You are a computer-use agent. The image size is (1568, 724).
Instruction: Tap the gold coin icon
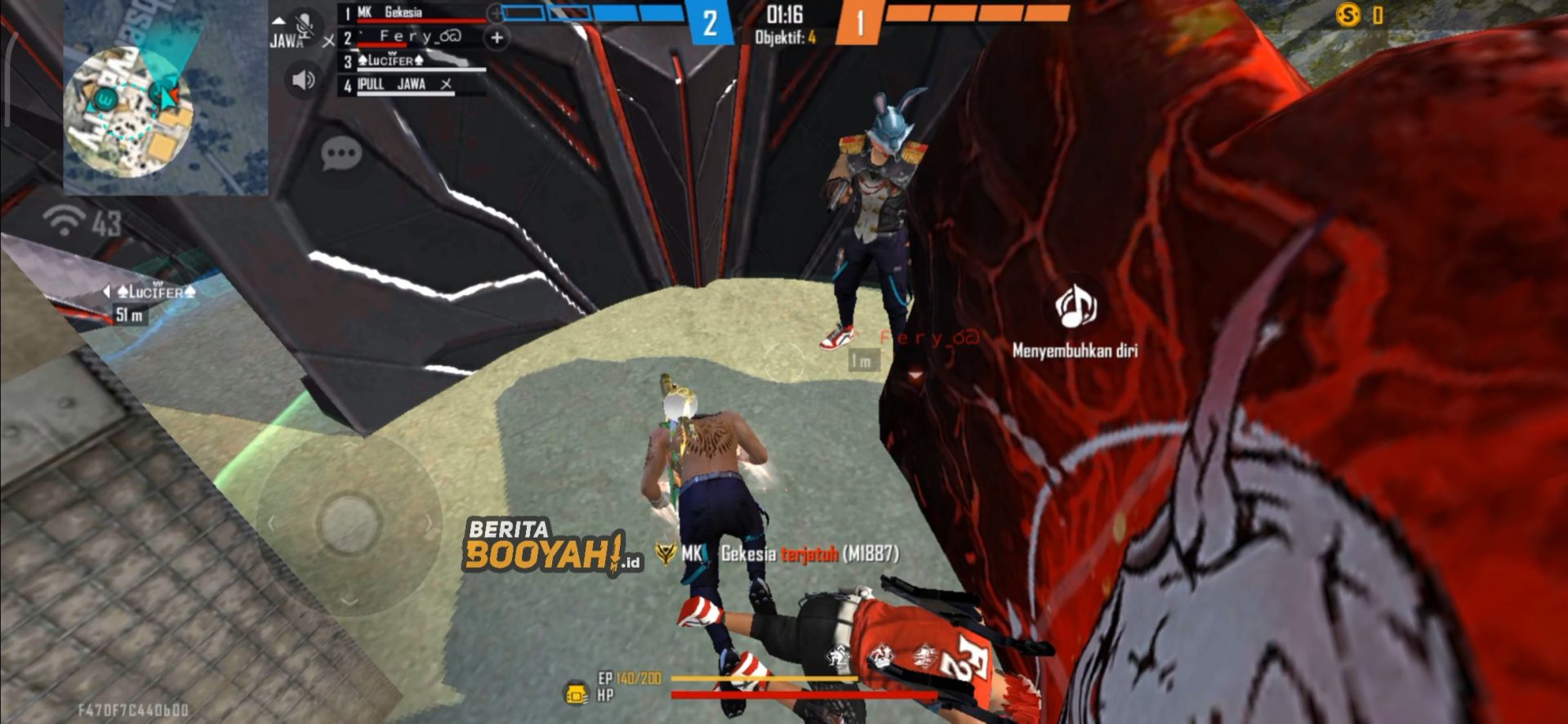[1347, 15]
